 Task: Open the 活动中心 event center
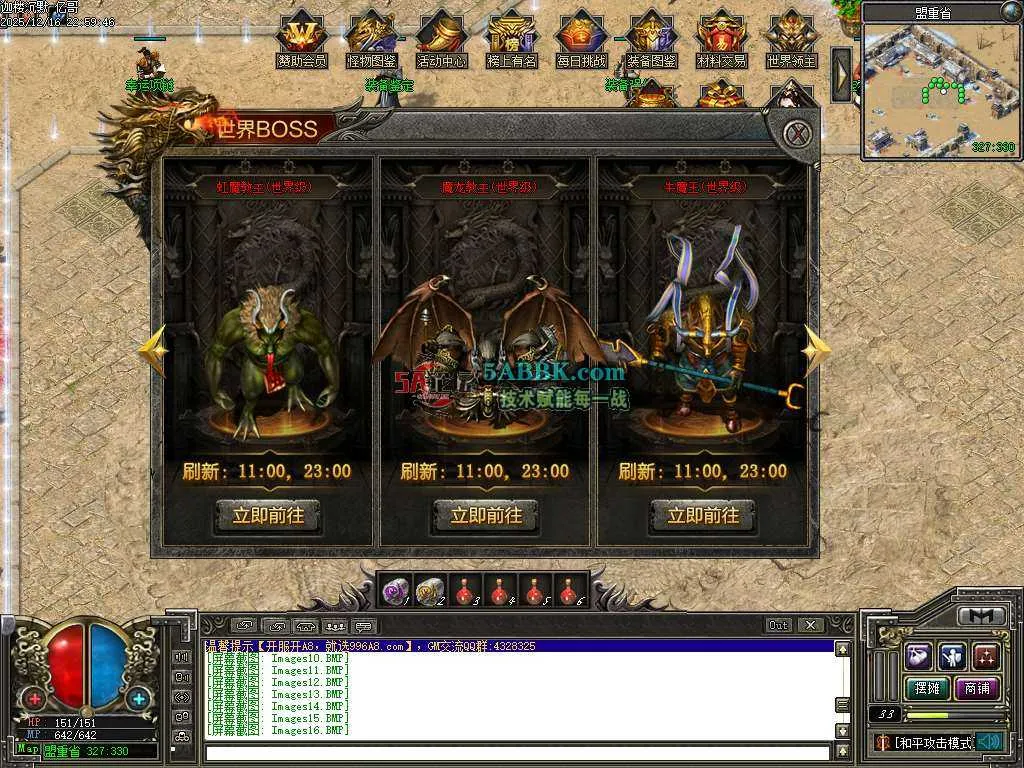point(441,38)
